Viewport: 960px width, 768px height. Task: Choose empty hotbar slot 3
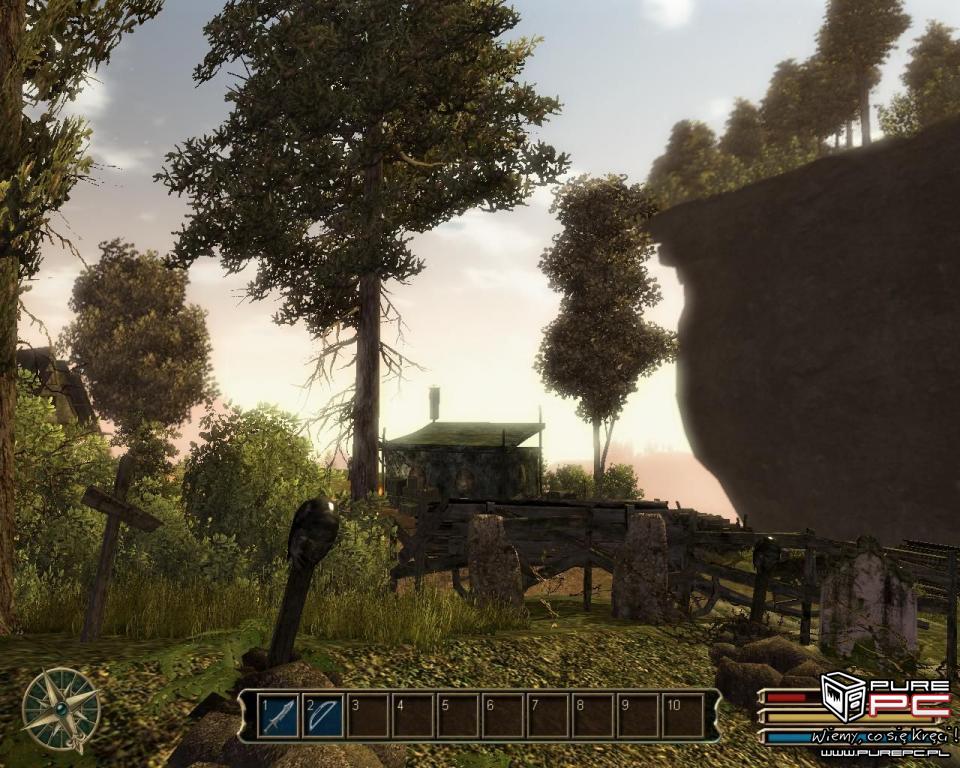pos(368,716)
